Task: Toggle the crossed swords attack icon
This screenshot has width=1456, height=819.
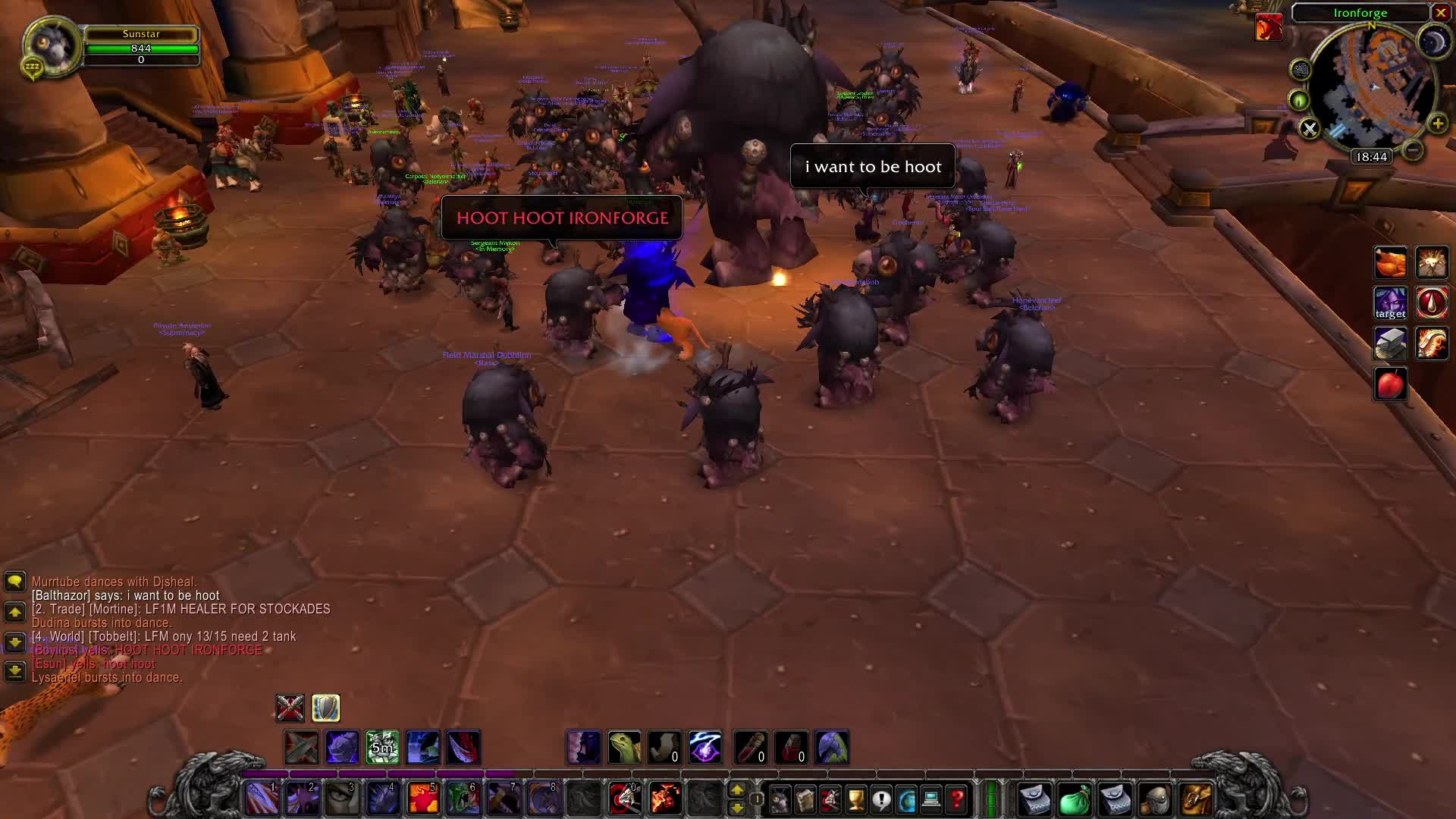Action: [x=289, y=708]
